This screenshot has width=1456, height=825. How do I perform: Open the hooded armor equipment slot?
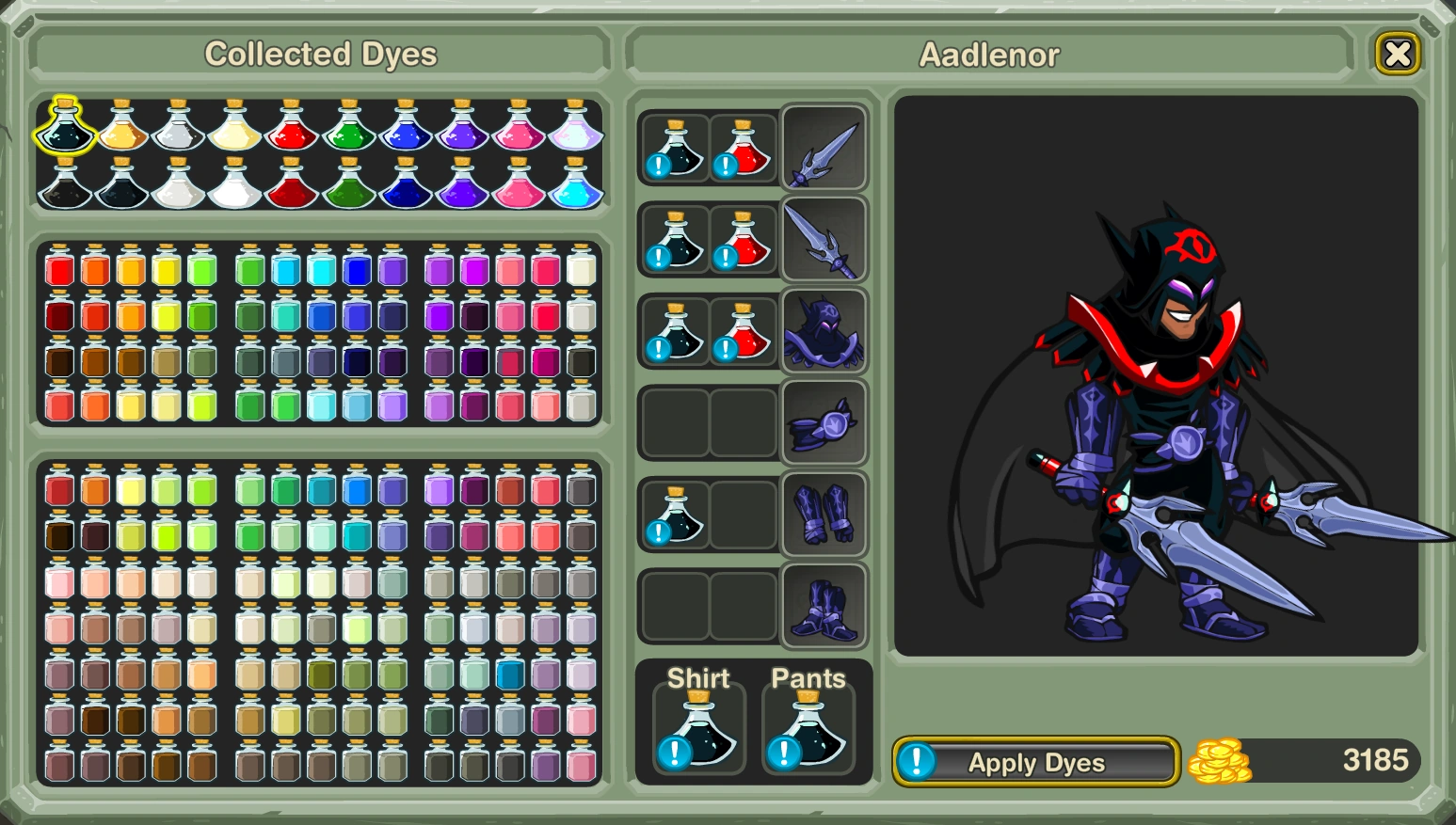coord(824,331)
